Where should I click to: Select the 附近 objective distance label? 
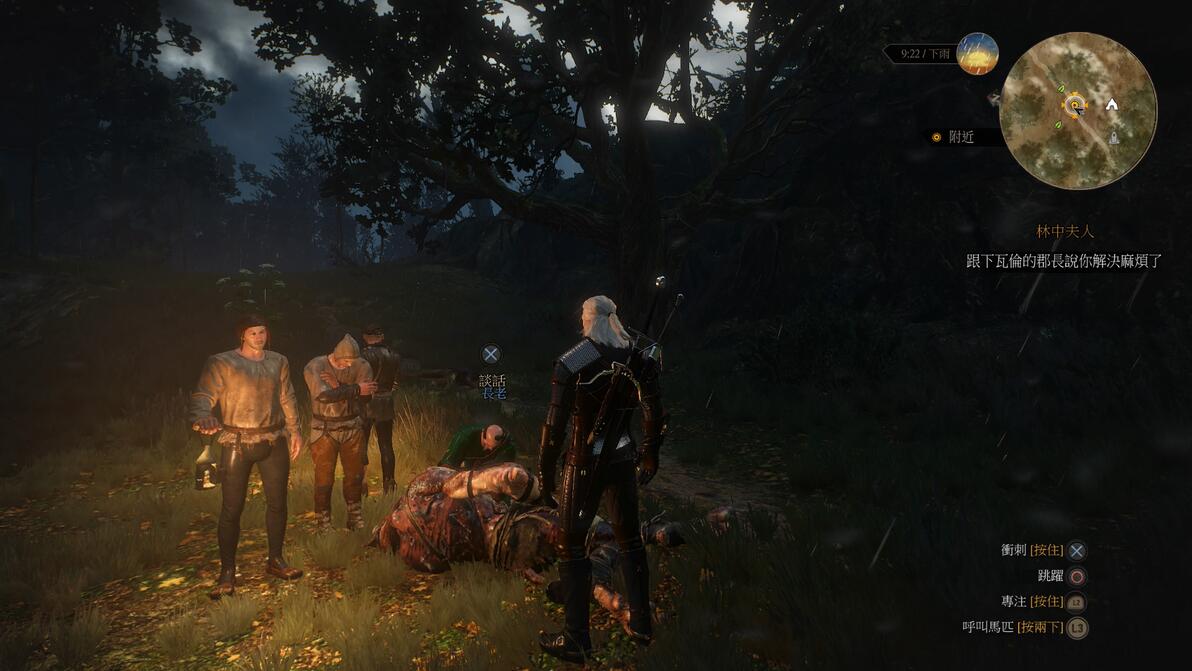click(961, 137)
